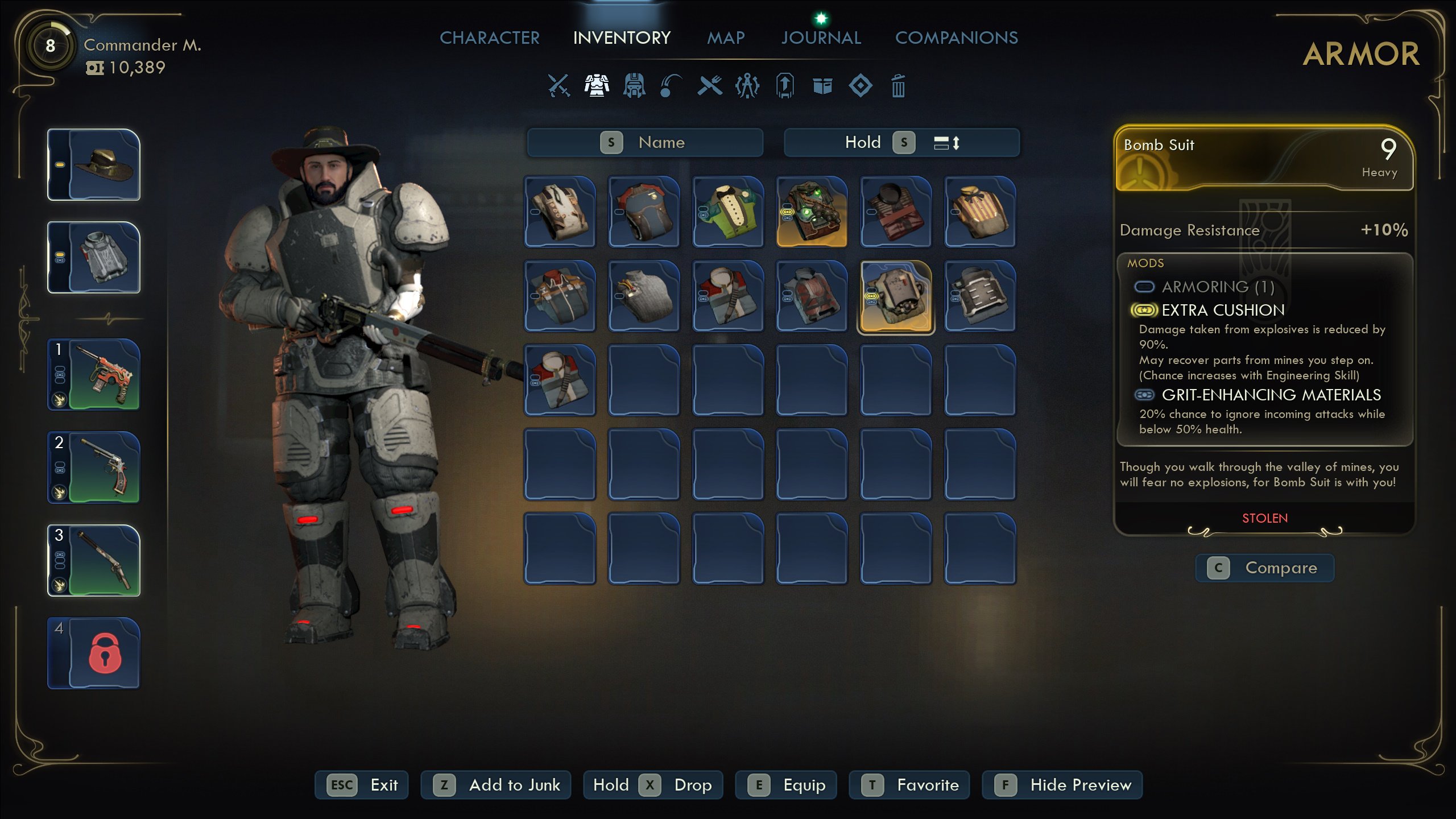Show the junk trash can category

tap(898, 86)
